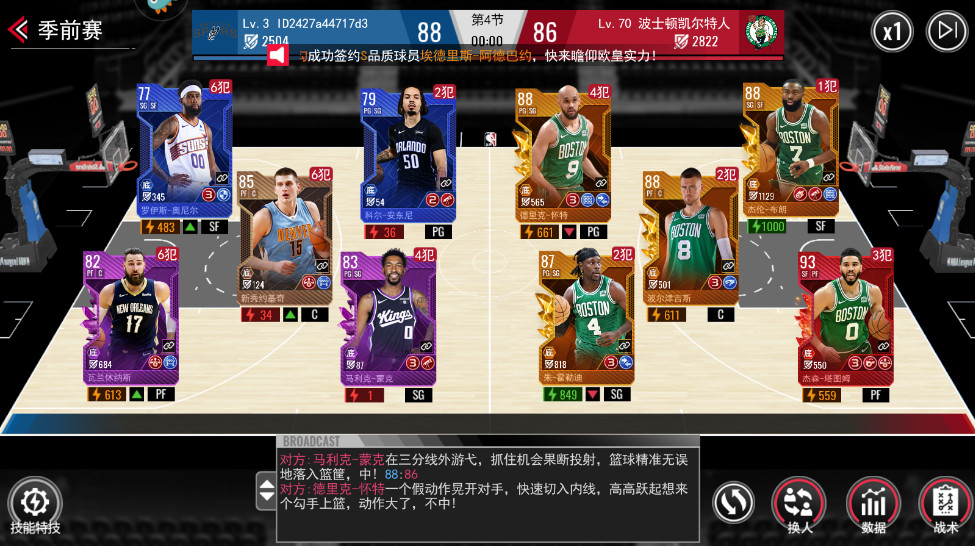This screenshot has height=546, width=975.
Task: Tap the circular swap arrows button
Action: [733, 502]
